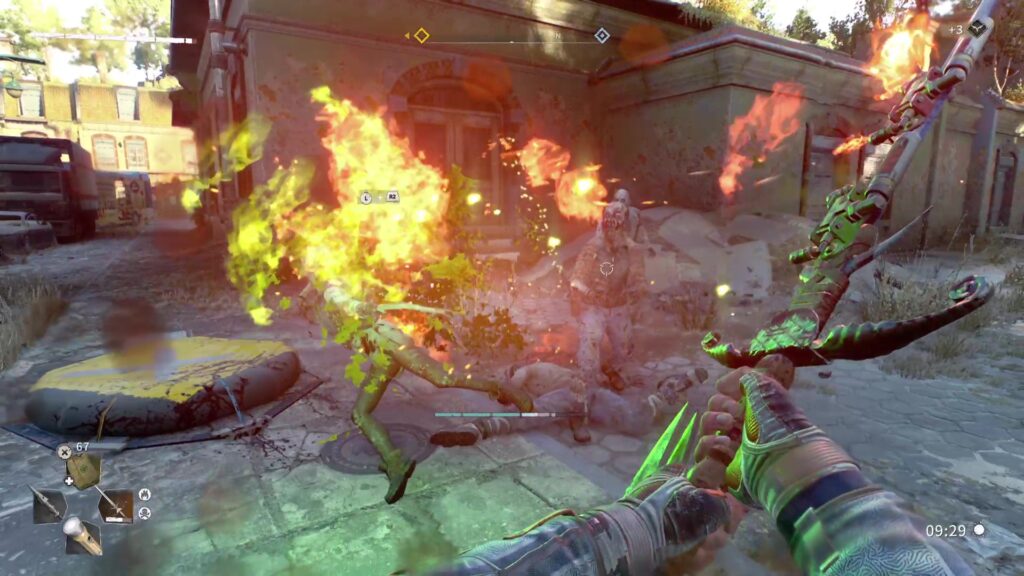Select the arrow slot with the durability bar
1024x576 pixels.
tap(115, 505)
